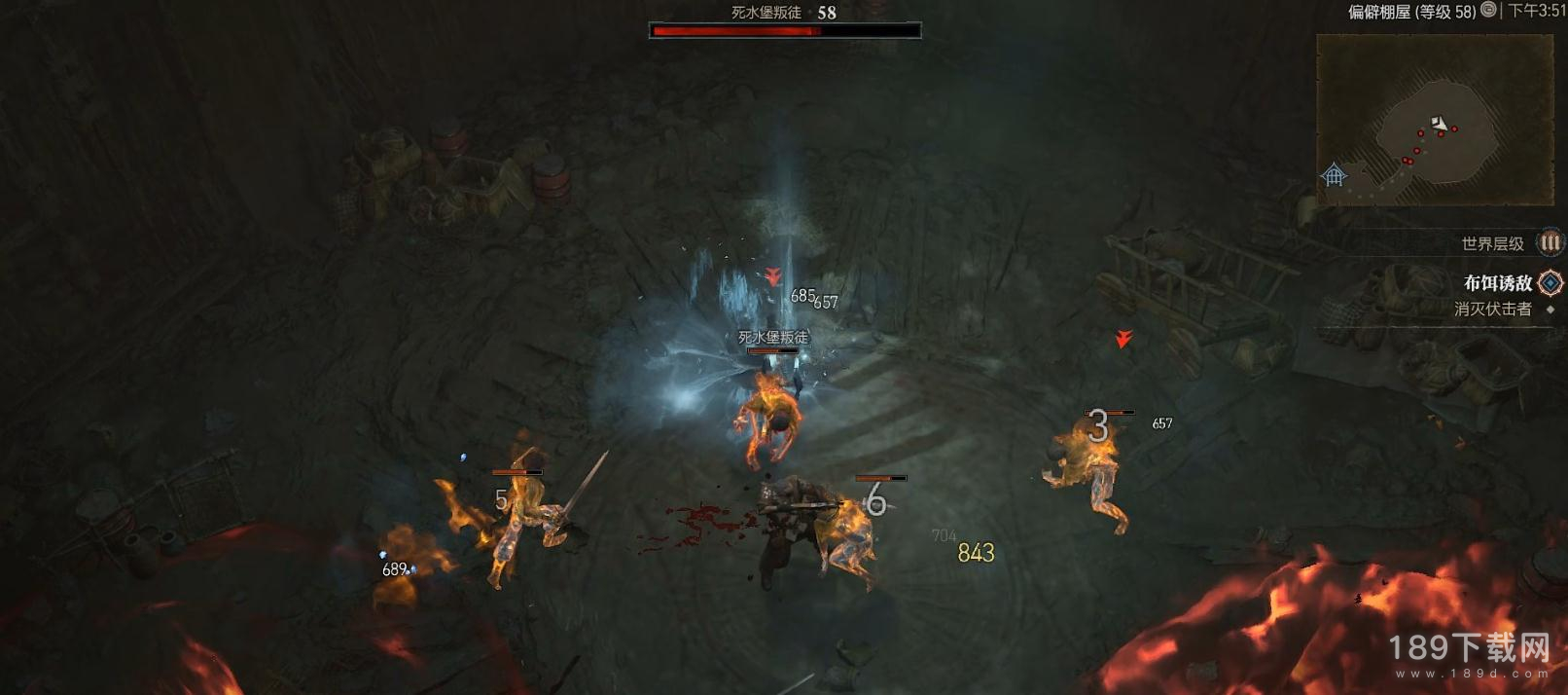Click the blue dungeon exit gate marker on minimap
The height and width of the screenshot is (695, 1568).
pyautogui.click(x=1334, y=175)
